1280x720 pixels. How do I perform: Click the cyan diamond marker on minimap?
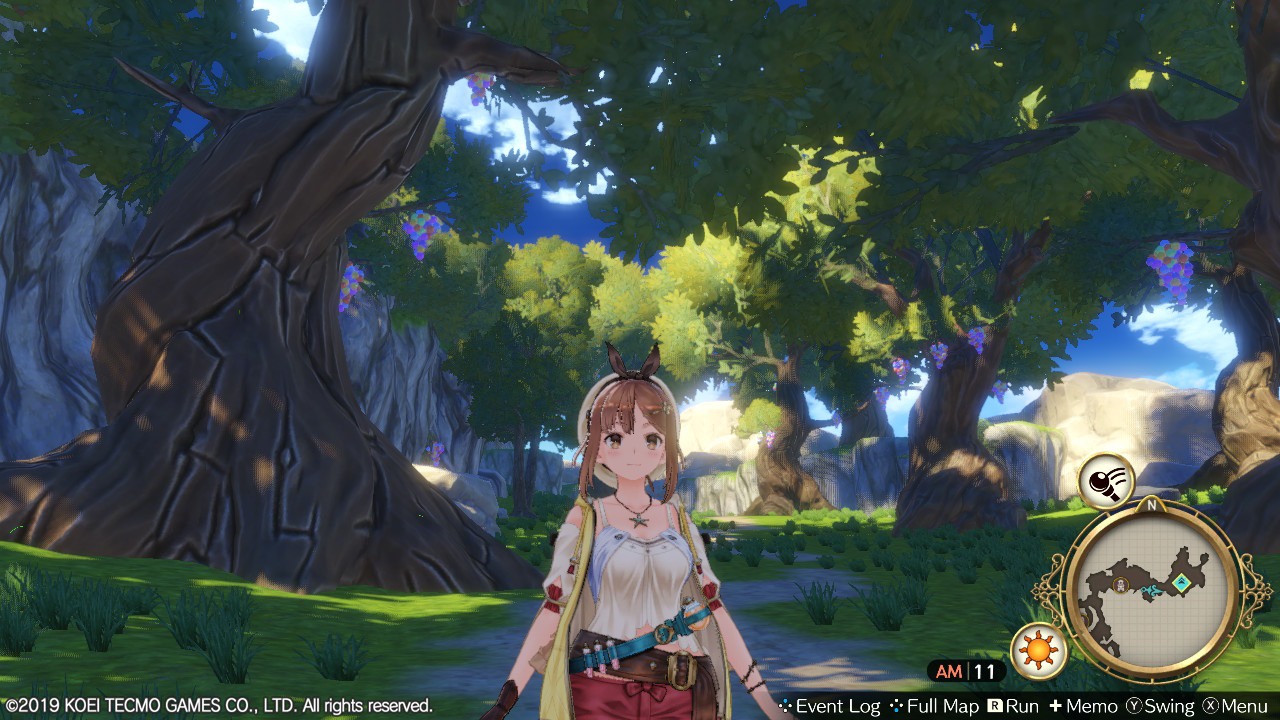1182,582
